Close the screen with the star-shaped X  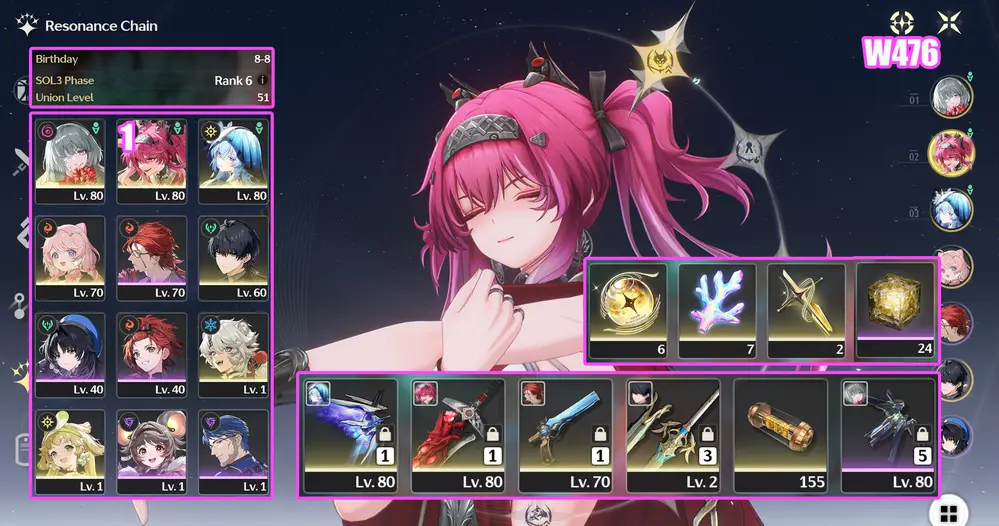point(949,22)
